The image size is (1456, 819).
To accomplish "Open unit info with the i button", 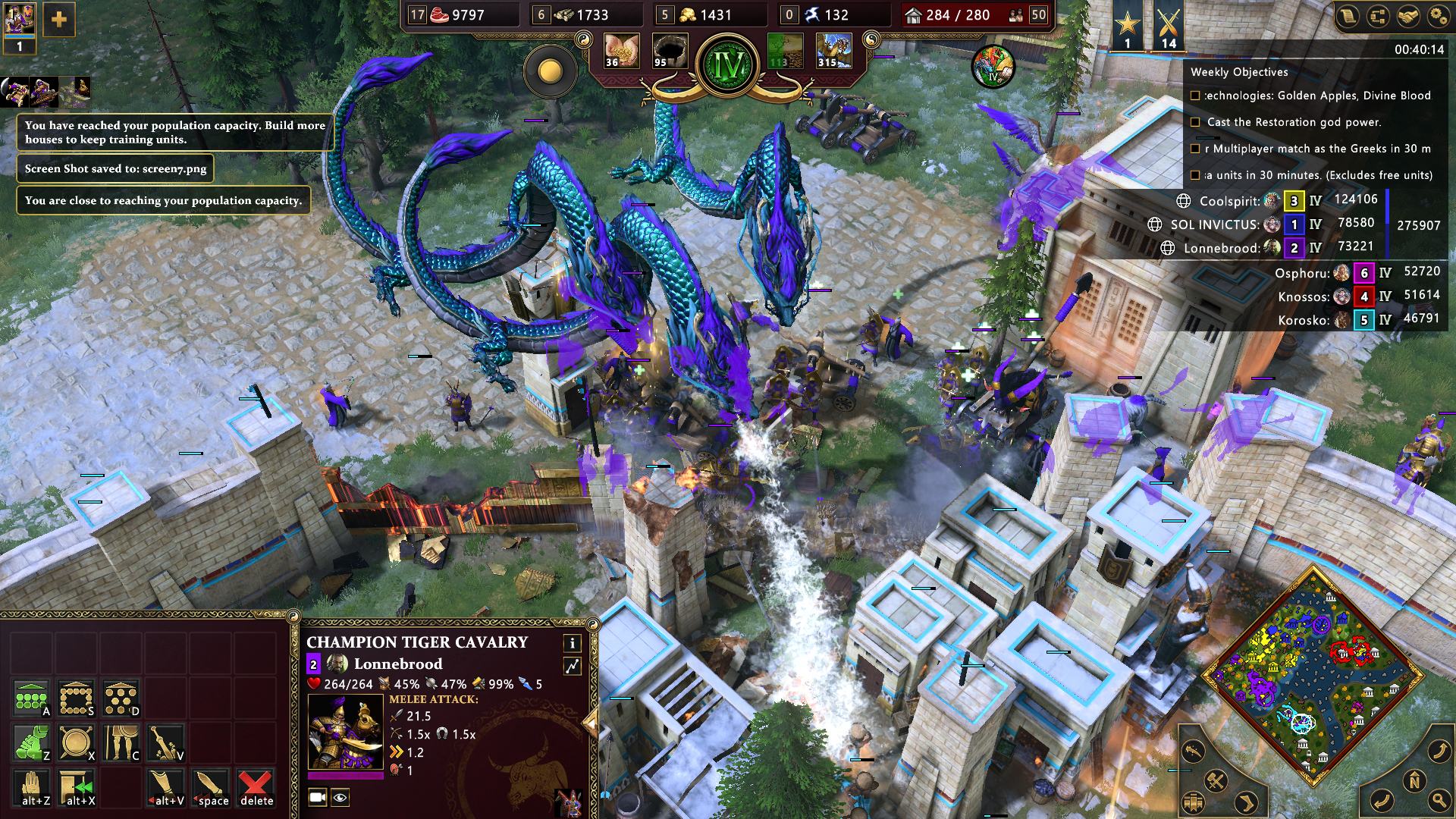I will coord(572,643).
